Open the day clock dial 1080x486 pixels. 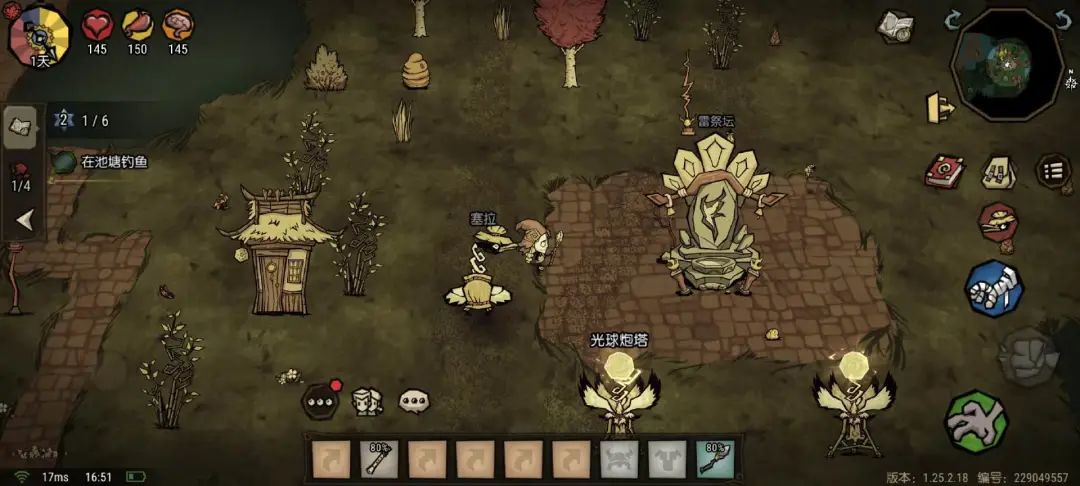[39, 36]
